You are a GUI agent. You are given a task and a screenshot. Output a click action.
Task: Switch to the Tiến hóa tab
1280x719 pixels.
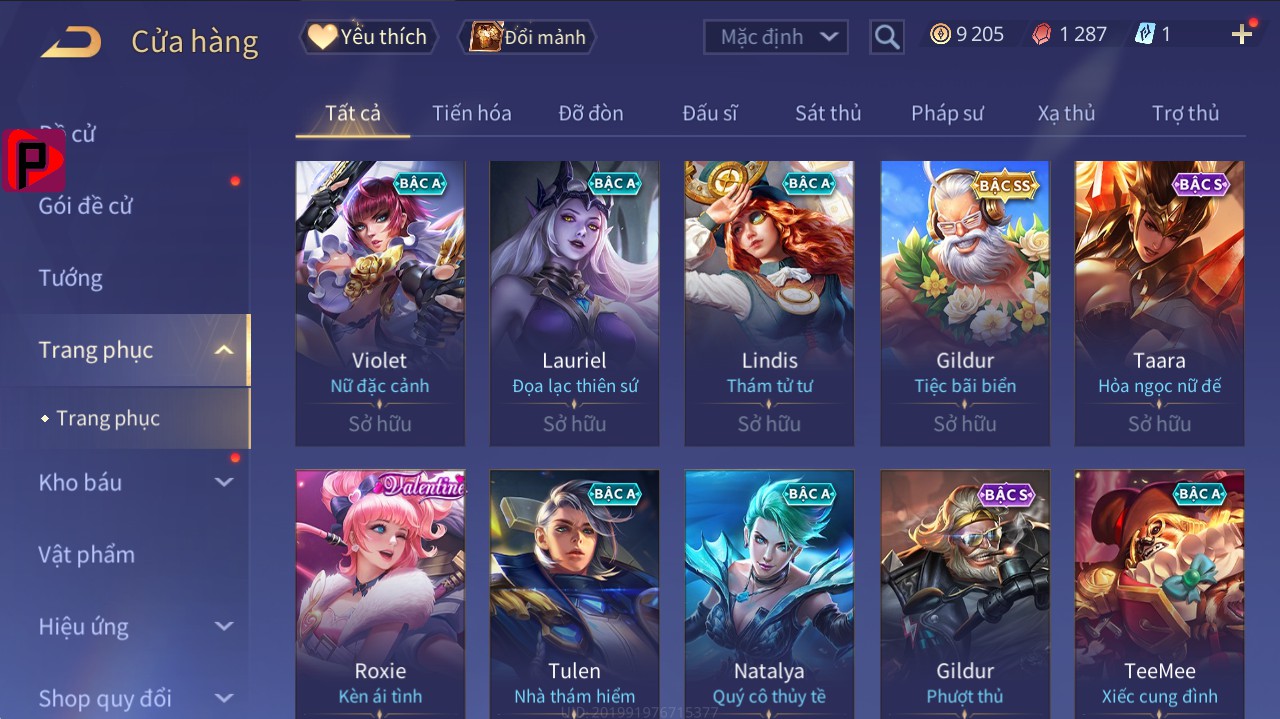[471, 113]
